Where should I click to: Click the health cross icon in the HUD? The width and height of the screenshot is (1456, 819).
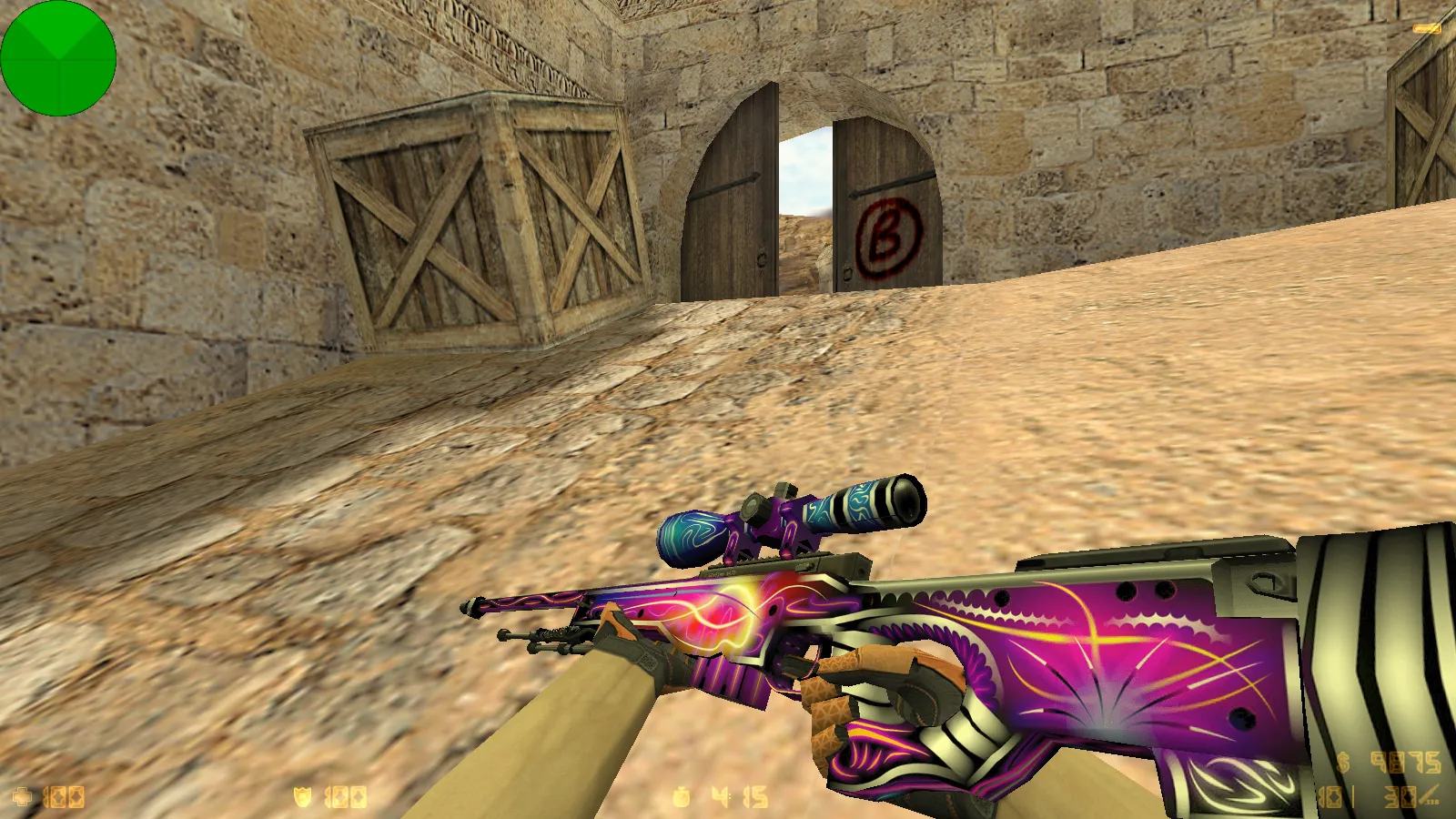click(x=25, y=798)
